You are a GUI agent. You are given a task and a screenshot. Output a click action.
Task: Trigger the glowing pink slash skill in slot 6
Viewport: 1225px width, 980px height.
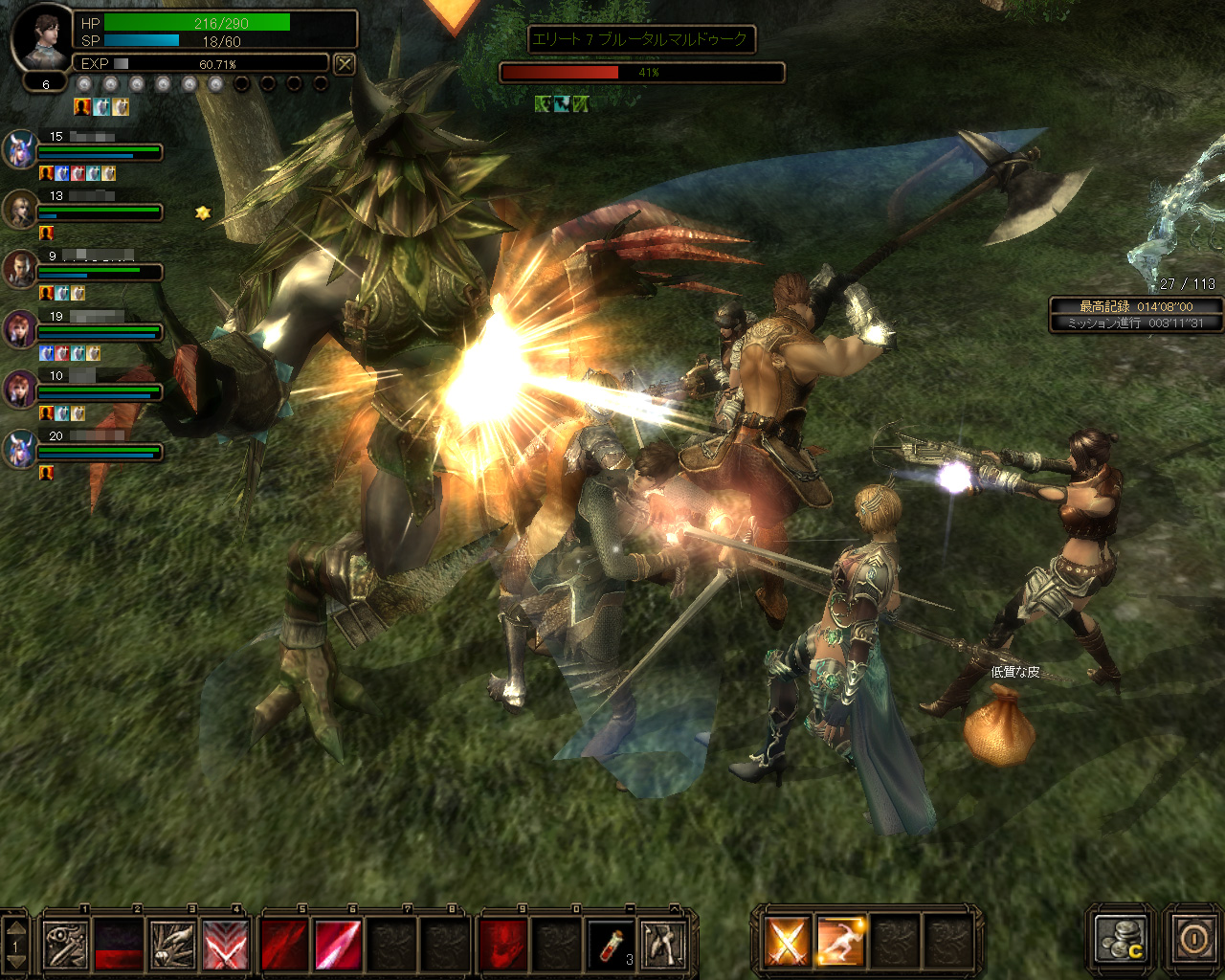pos(338,944)
